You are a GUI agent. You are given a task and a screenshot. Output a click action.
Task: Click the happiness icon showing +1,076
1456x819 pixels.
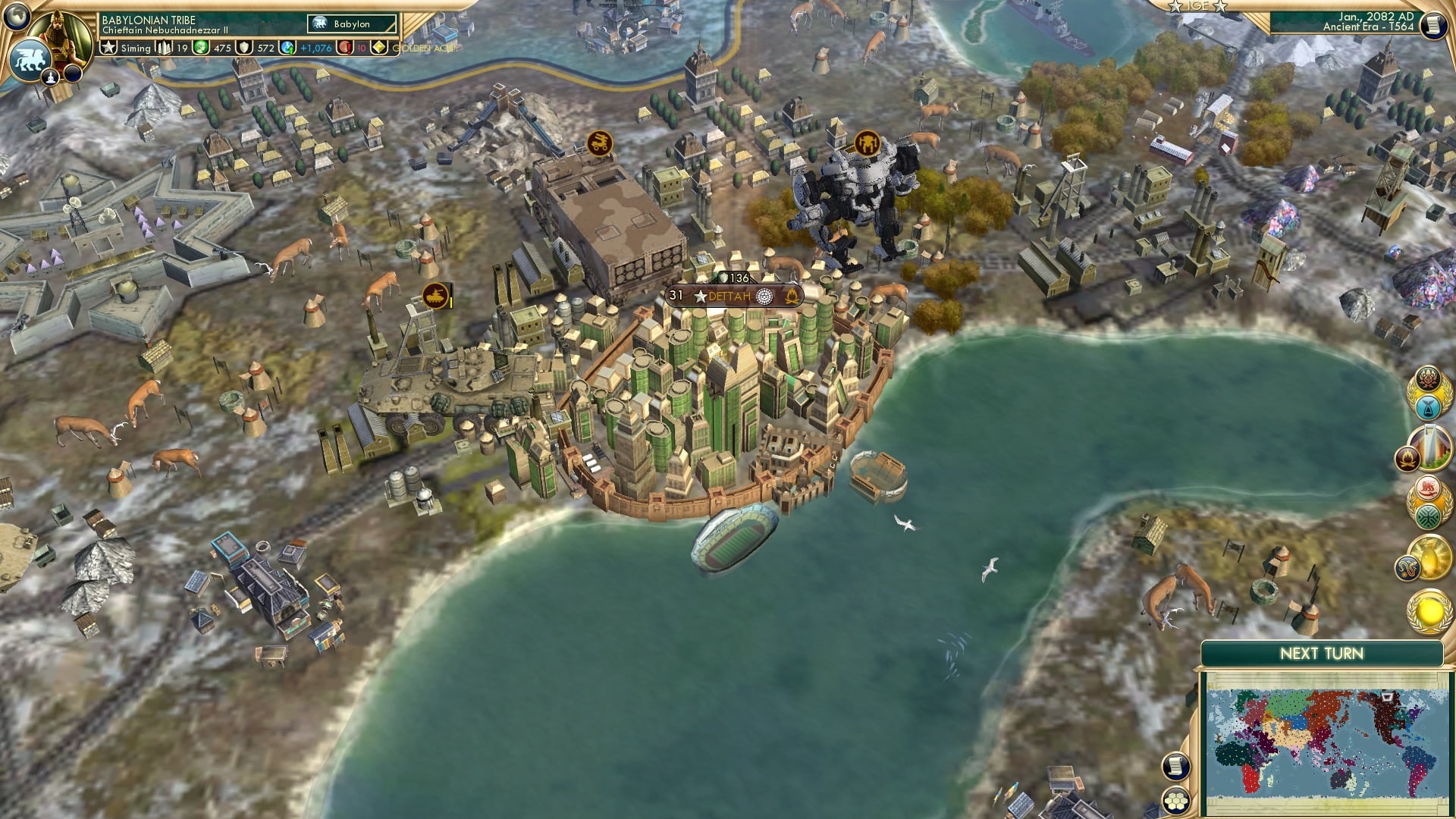coord(287,48)
